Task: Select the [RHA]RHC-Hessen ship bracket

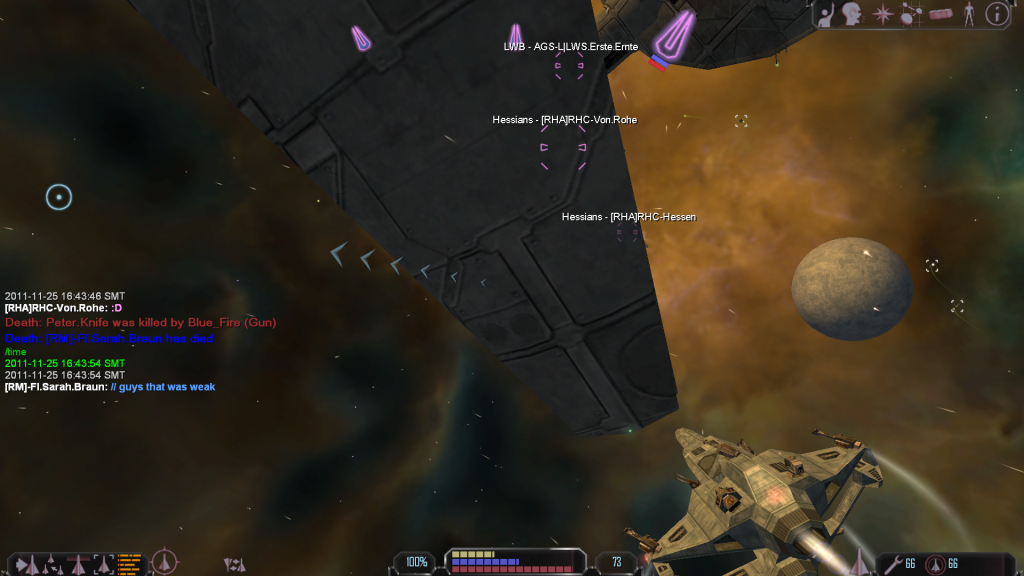Action: (627, 232)
